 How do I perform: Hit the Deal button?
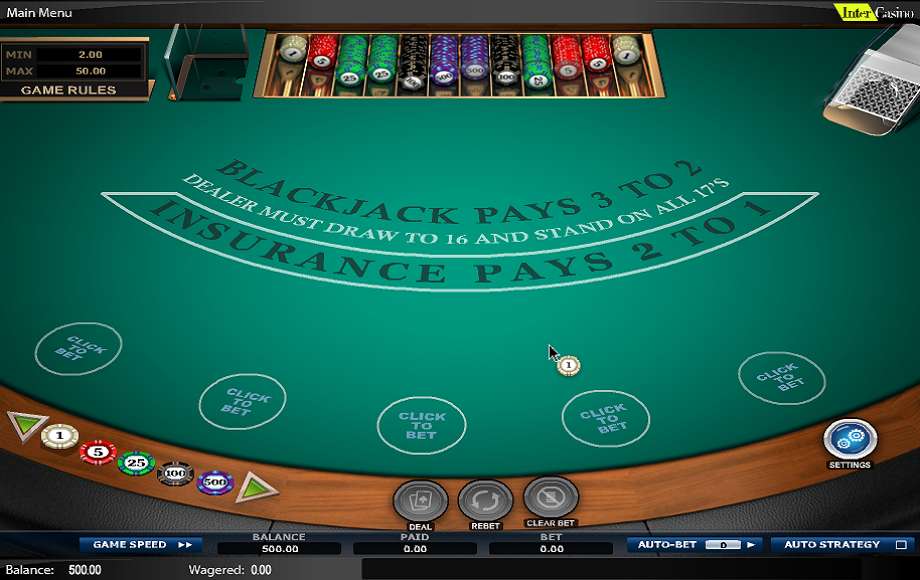[420, 500]
